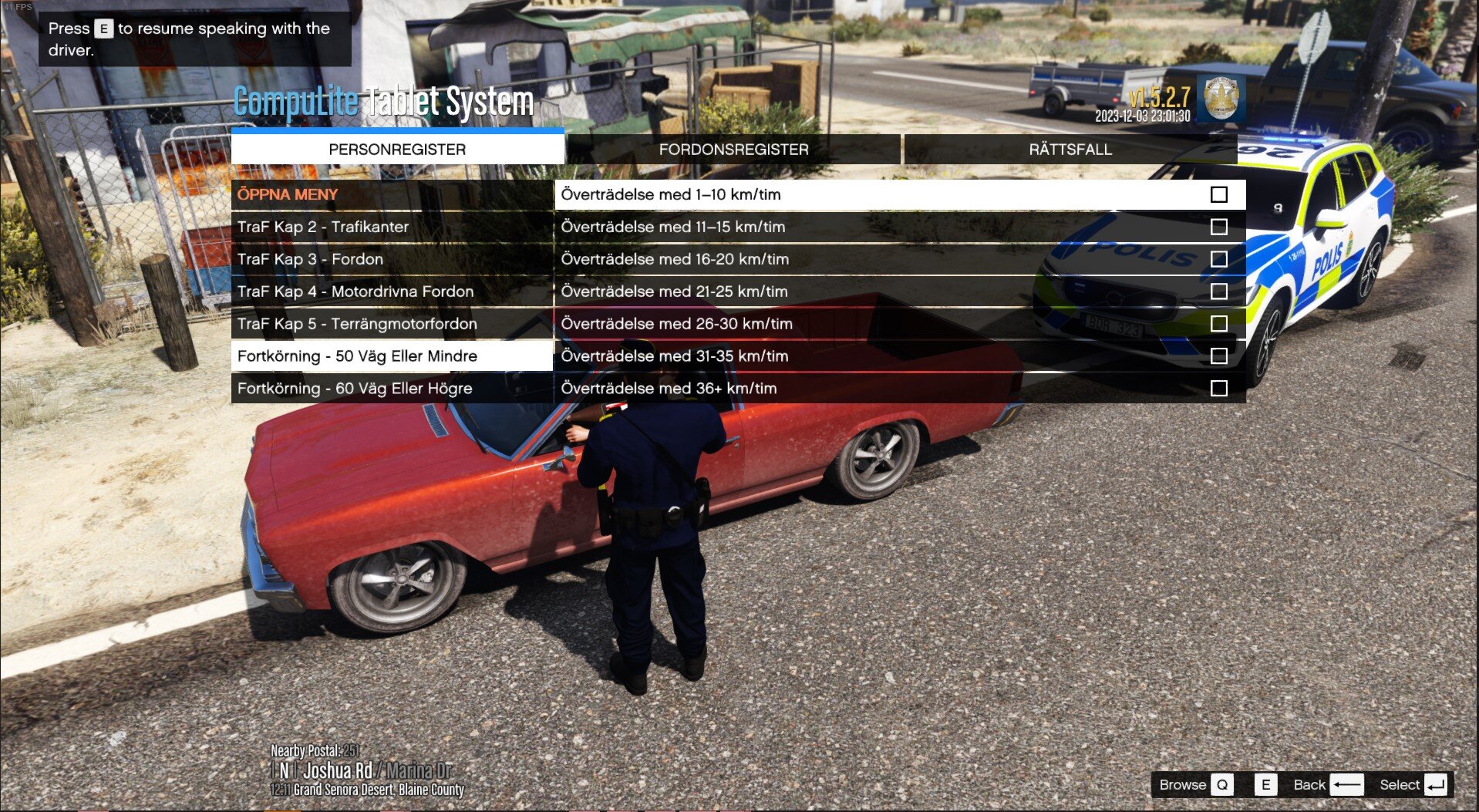Switch to the PERSONREGISTER tab

pyautogui.click(x=397, y=150)
